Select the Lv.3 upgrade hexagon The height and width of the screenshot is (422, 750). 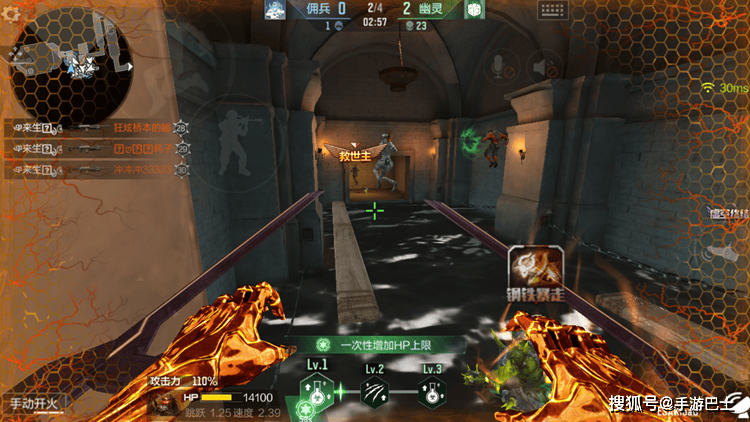click(x=432, y=393)
